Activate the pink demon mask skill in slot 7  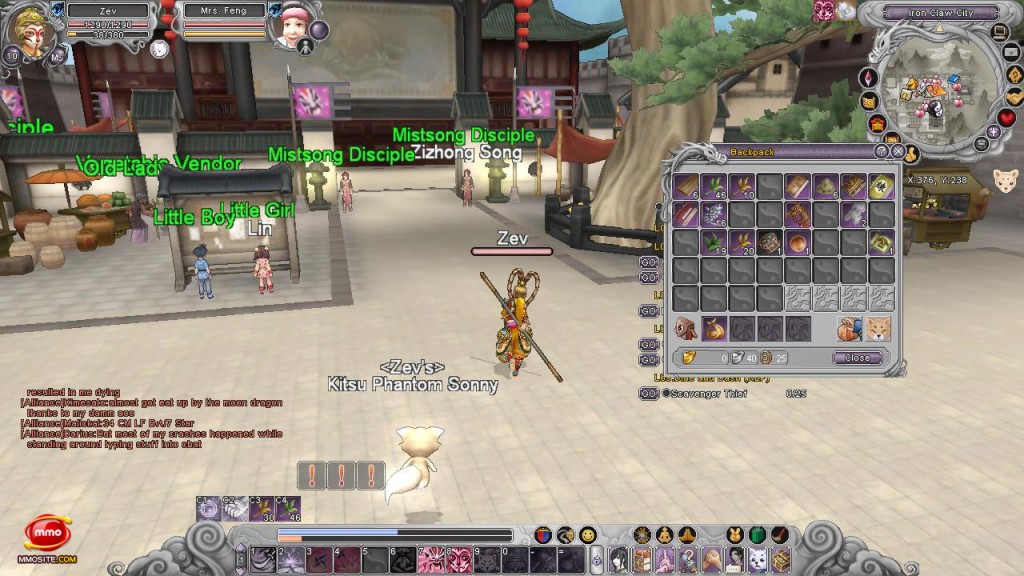(431, 559)
